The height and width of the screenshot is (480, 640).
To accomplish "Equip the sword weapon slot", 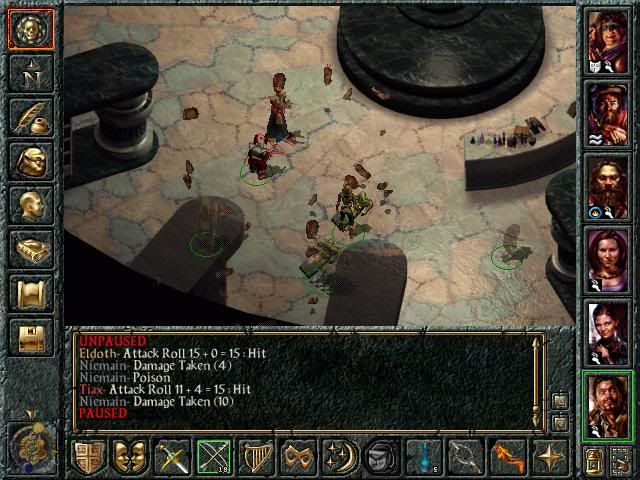I will coord(172,457).
